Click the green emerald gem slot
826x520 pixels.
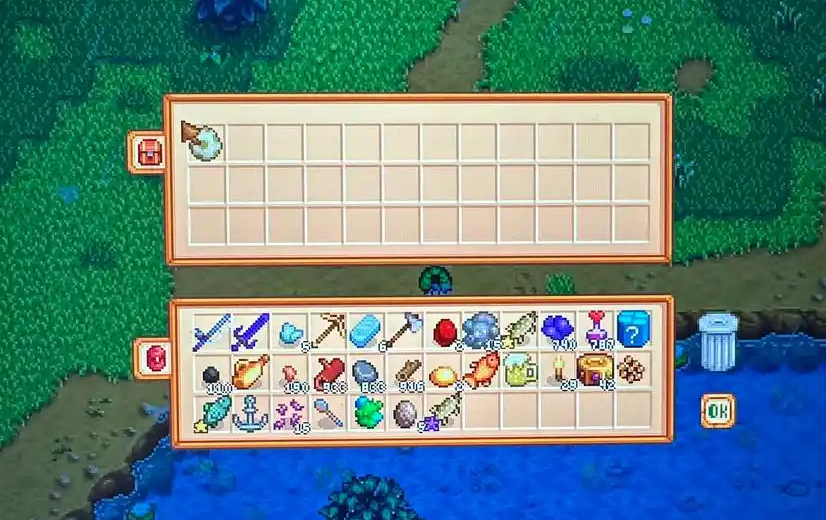[366, 411]
